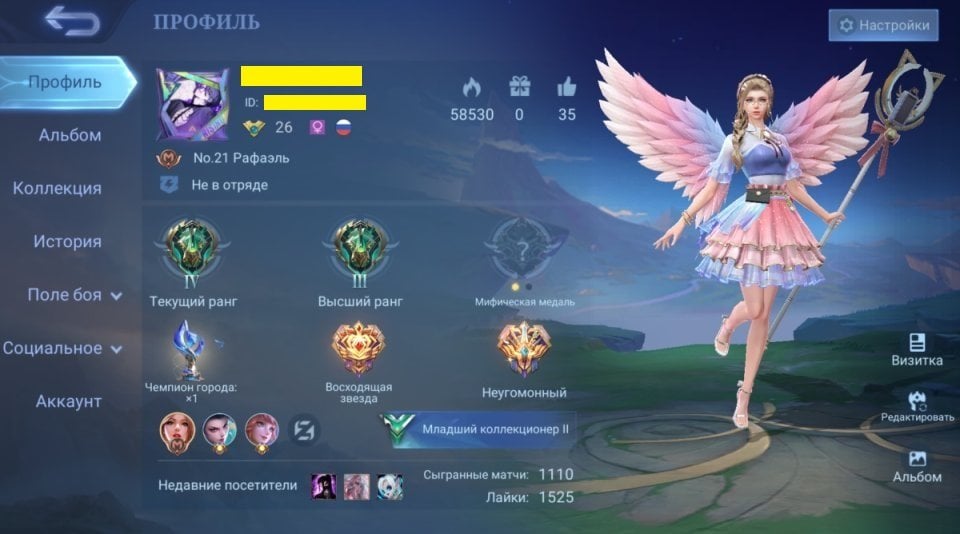Expand the Поле боя section

[74, 295]
